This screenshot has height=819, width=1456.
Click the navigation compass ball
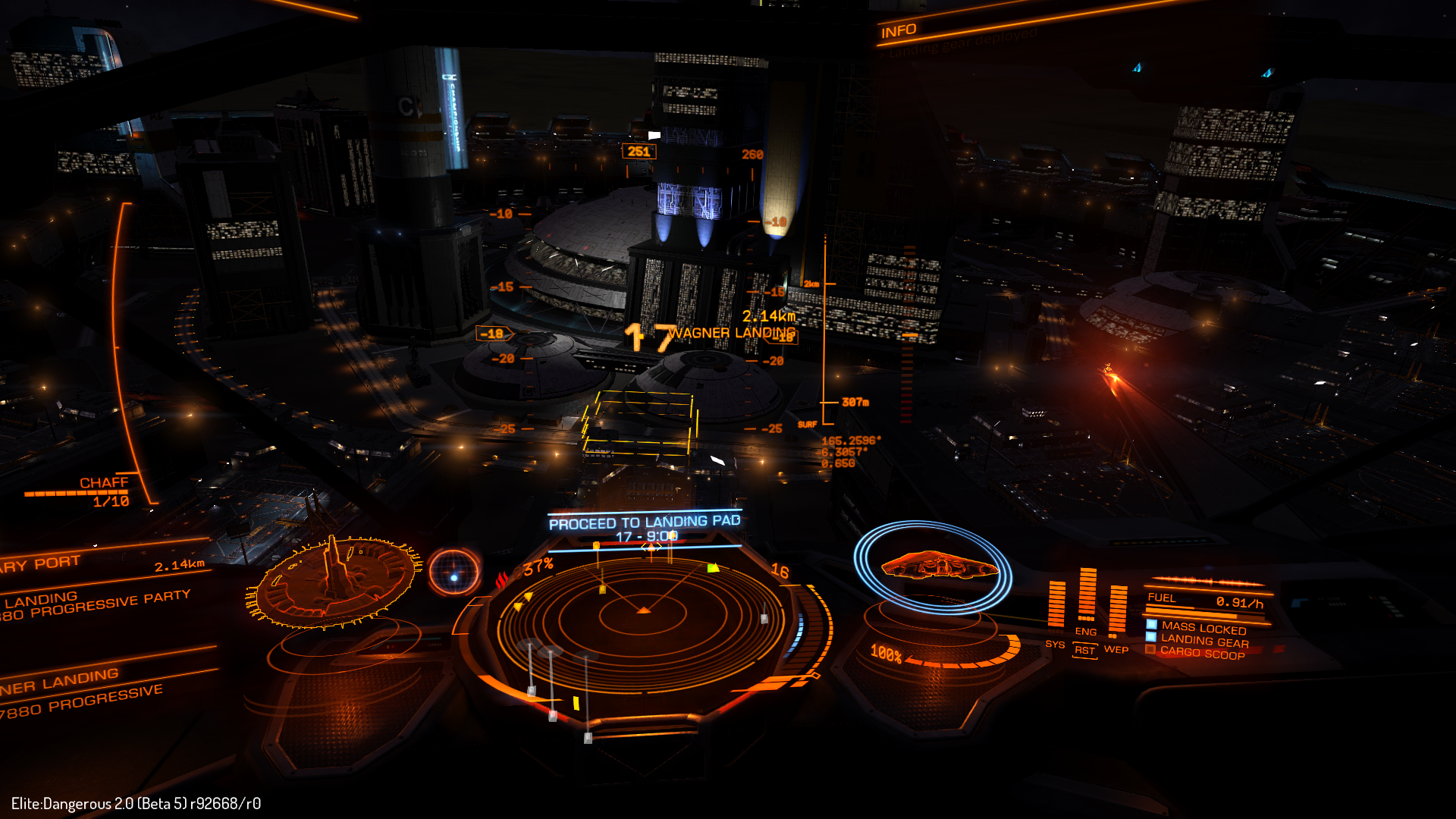pyautogui.click(x=454, y=573)
